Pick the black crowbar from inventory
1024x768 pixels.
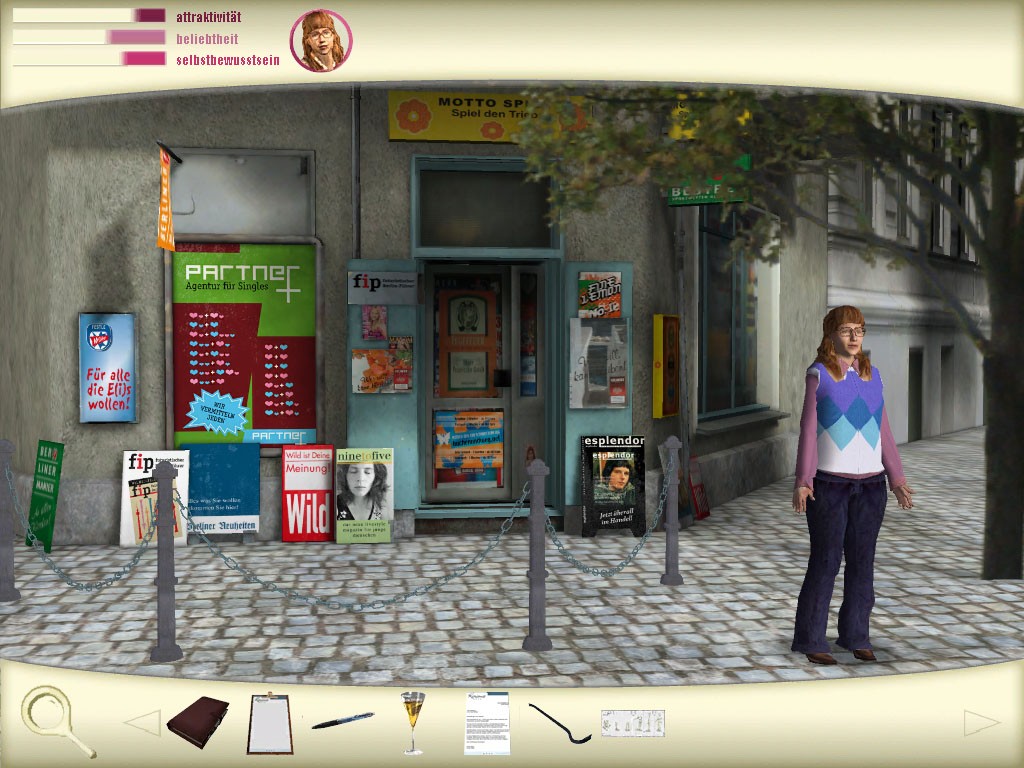tap(559, 723)
